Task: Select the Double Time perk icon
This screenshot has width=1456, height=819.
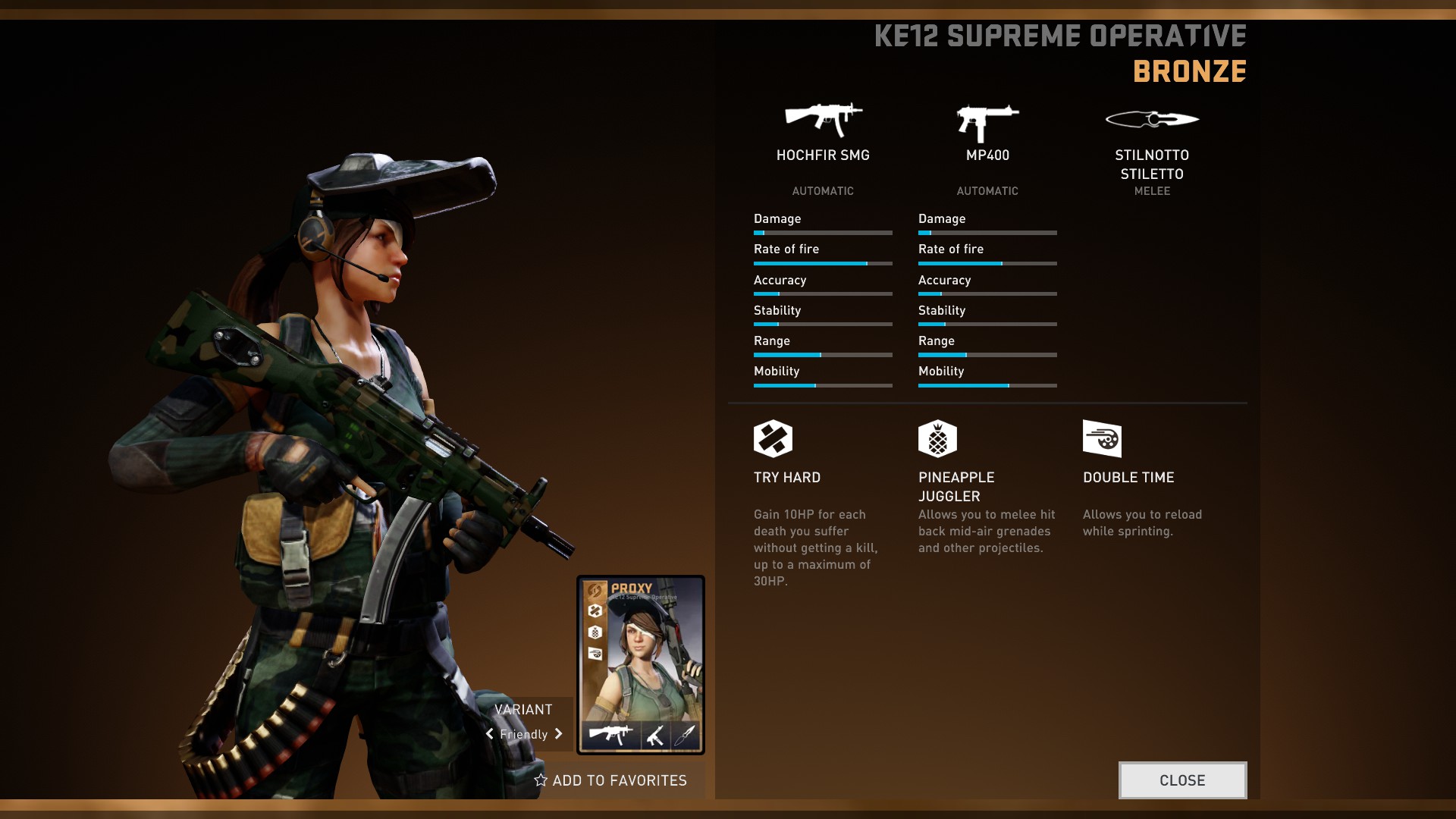Action: (x=1102, y=438)
